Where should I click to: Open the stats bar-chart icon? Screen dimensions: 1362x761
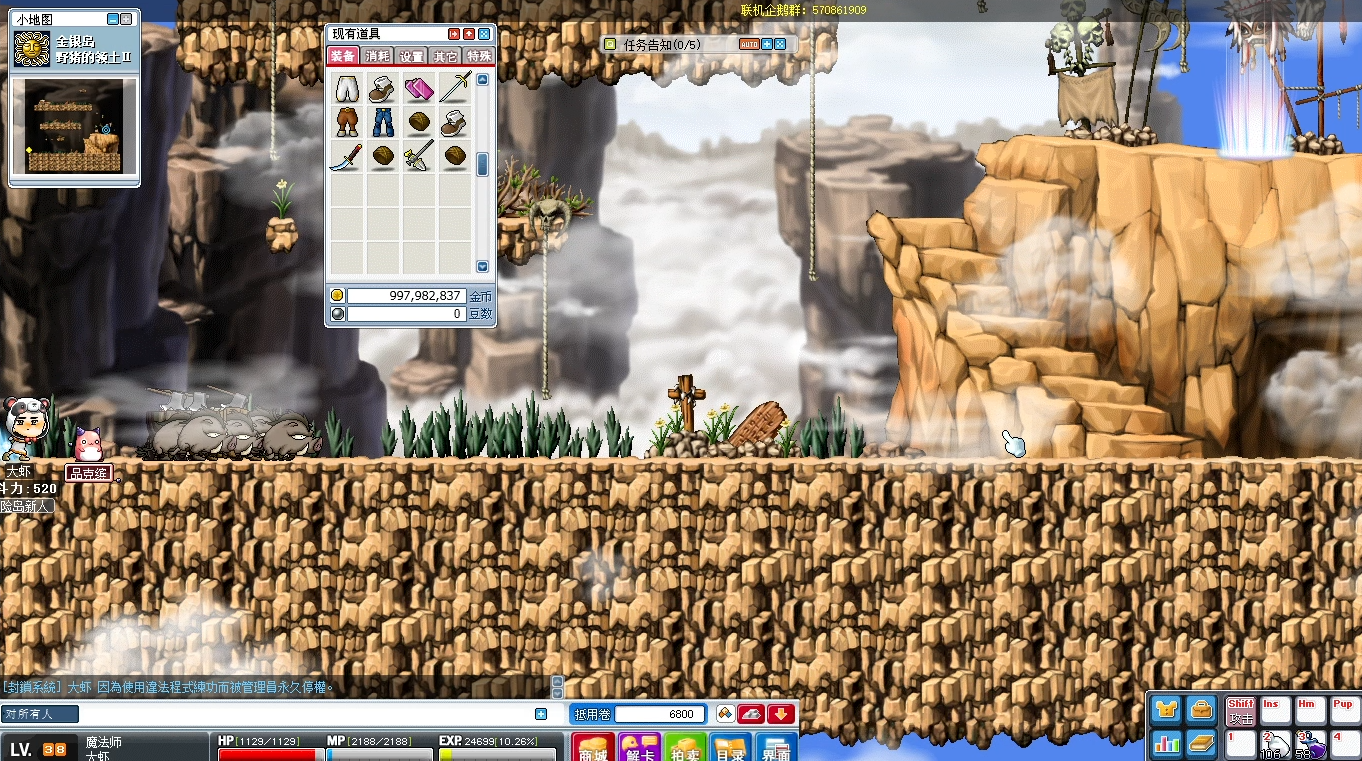click(x=1166, y=743)
